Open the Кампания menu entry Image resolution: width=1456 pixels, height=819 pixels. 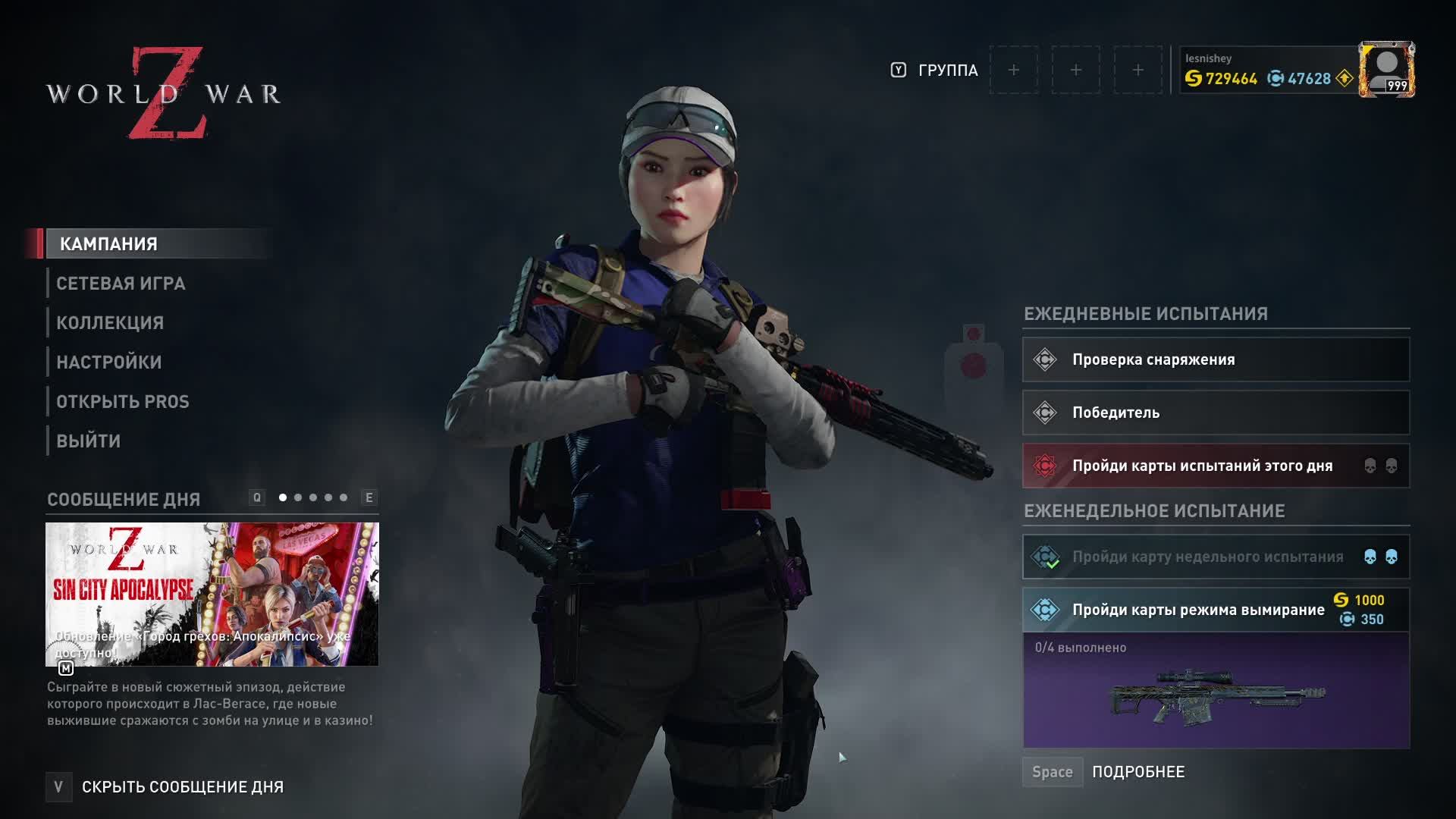point(109,244)
